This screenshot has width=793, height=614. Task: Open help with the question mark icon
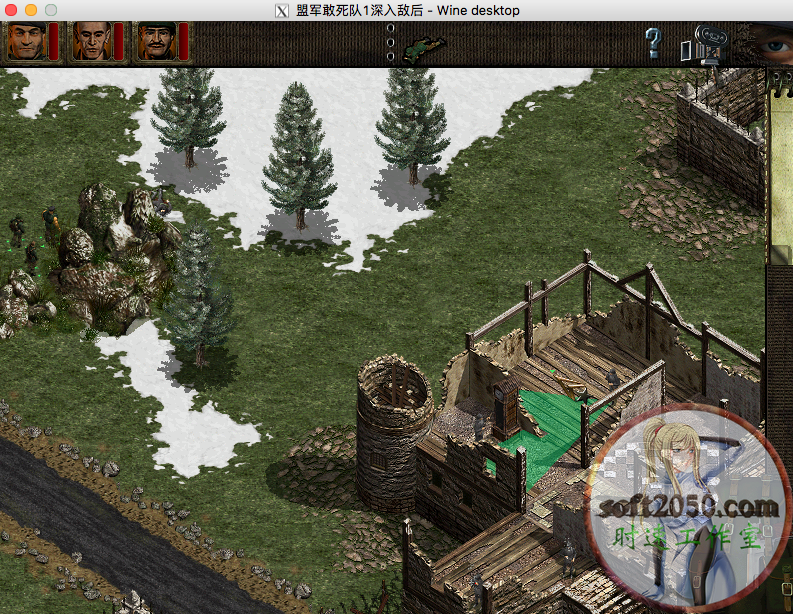click(653, 43)
